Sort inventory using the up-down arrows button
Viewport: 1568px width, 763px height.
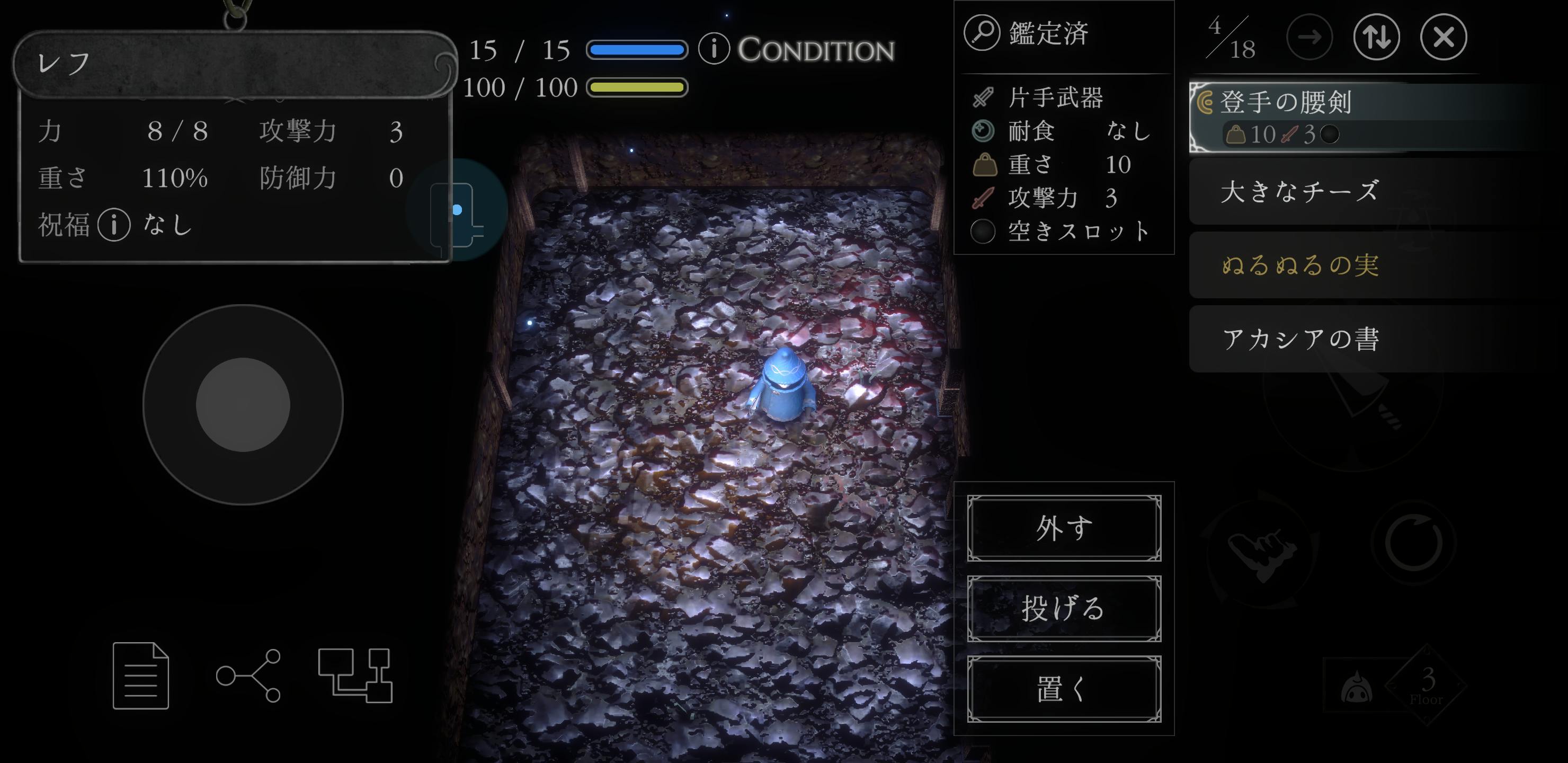[1376, 37]
